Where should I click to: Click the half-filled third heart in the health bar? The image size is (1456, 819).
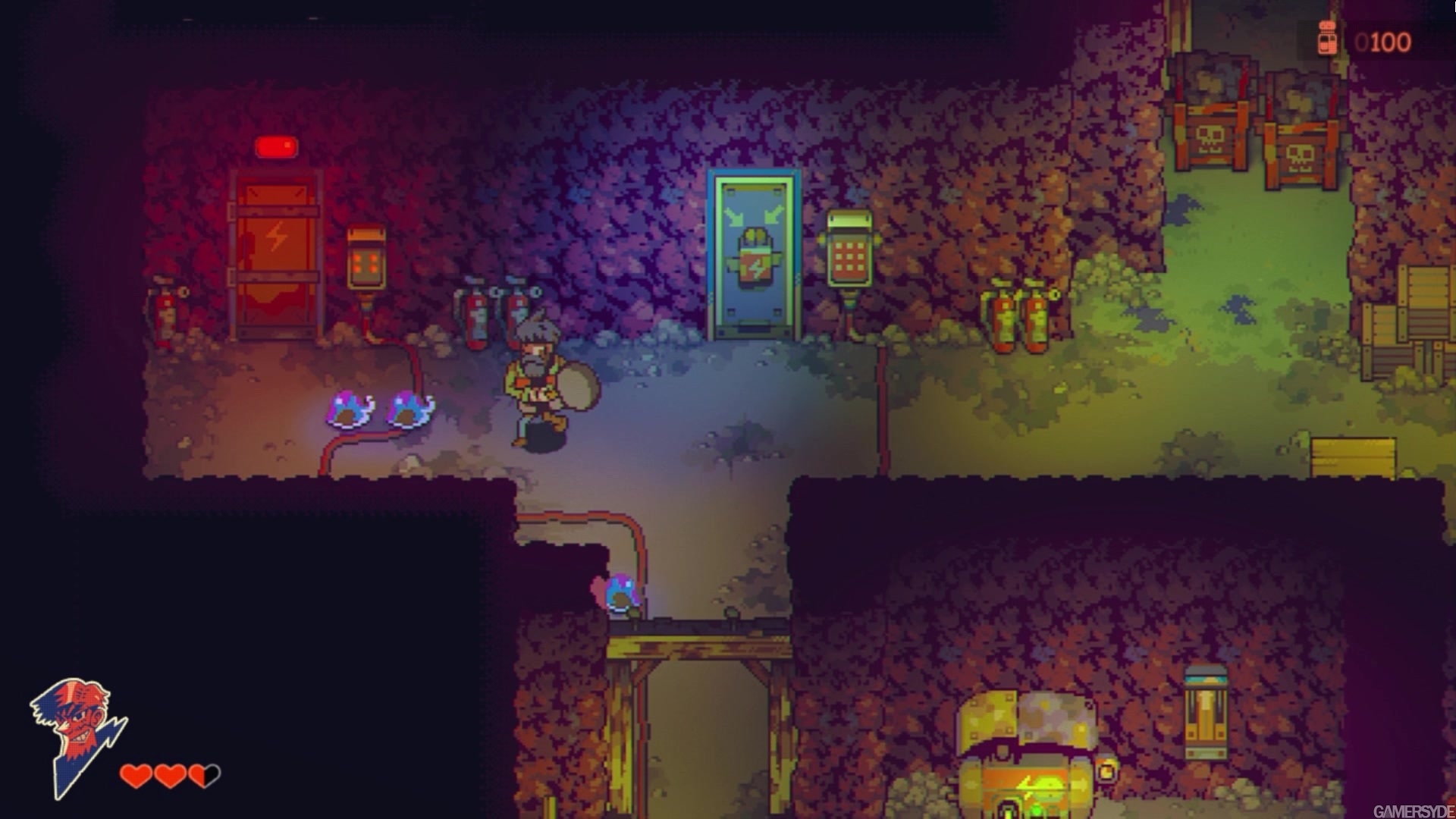[x=202, y=776]
